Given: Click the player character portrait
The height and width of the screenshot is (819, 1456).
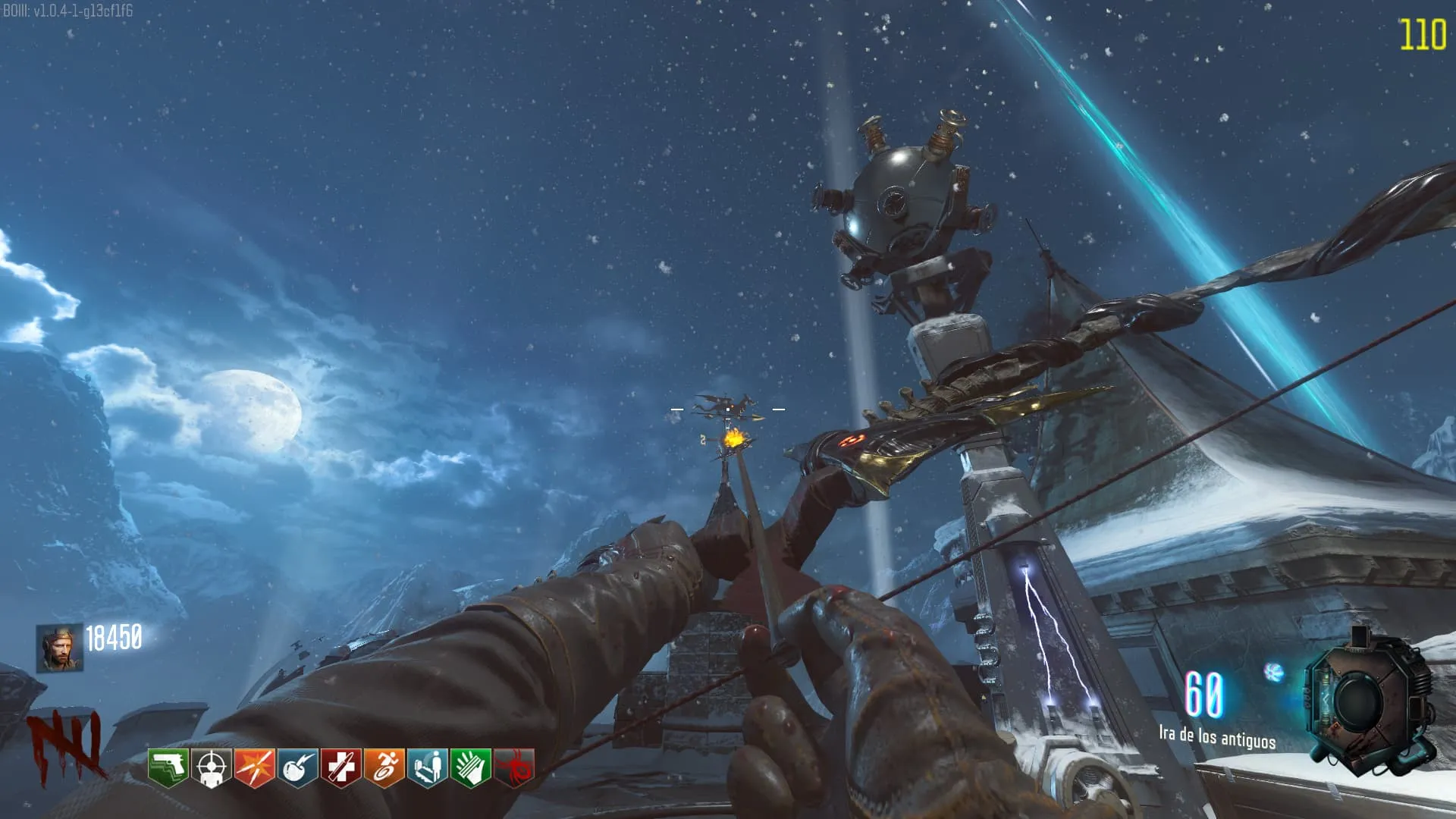Looking at the screenshot, I should pos(59,648).
